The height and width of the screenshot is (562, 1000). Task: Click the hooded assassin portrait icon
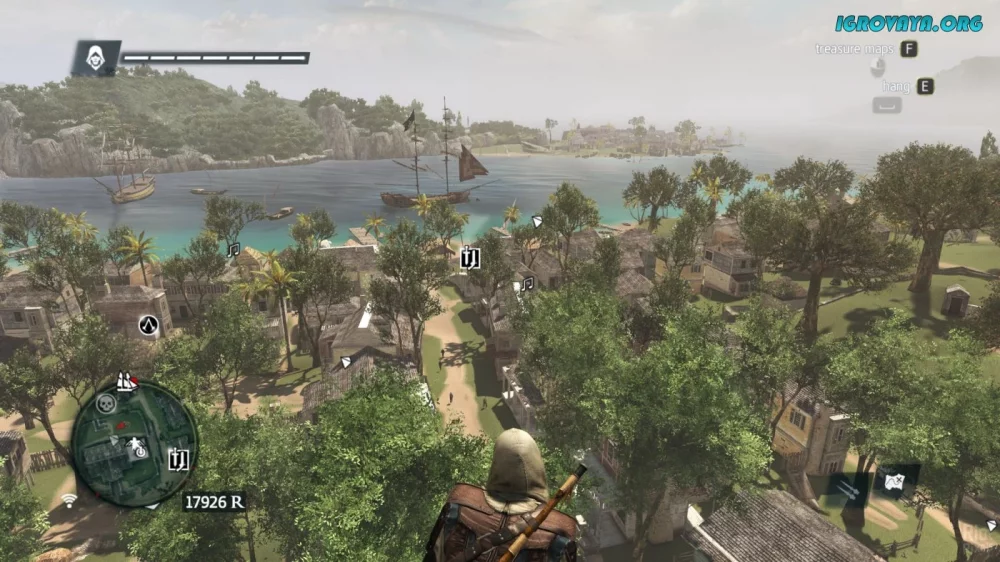click(96, 58)
